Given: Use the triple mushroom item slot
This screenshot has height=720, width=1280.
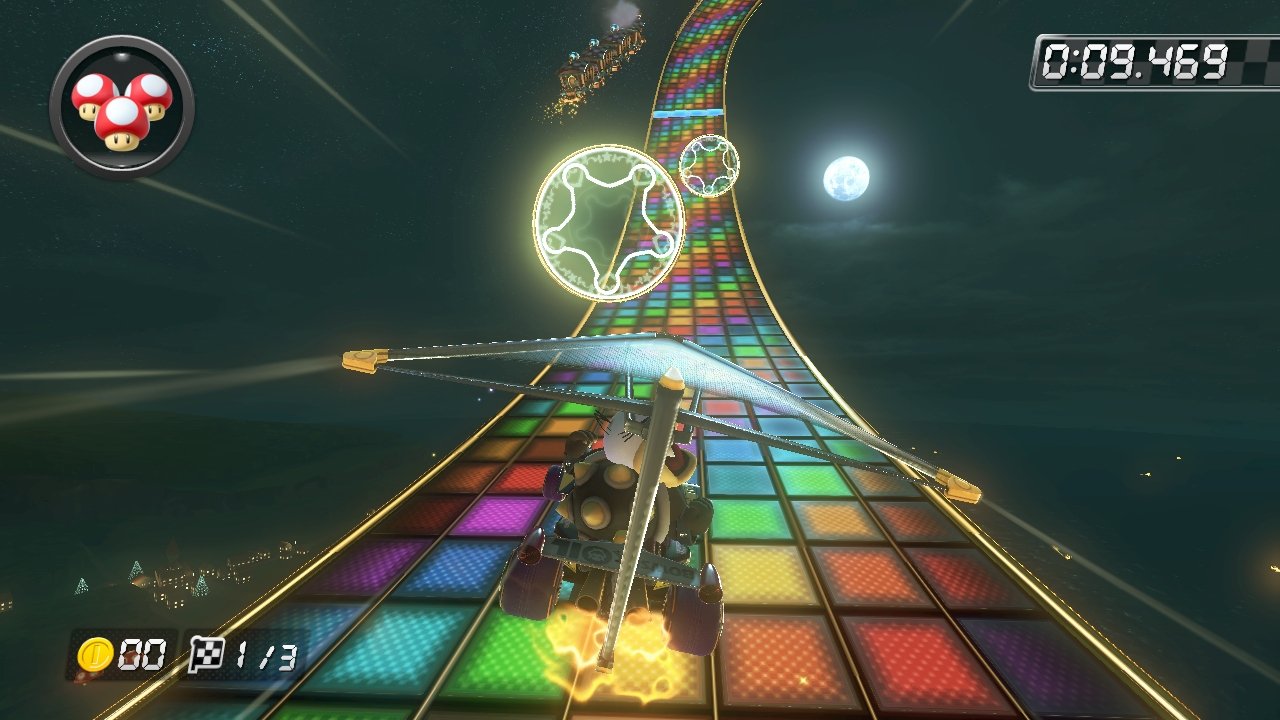Looking at the screenshot, I should point(121,107).
